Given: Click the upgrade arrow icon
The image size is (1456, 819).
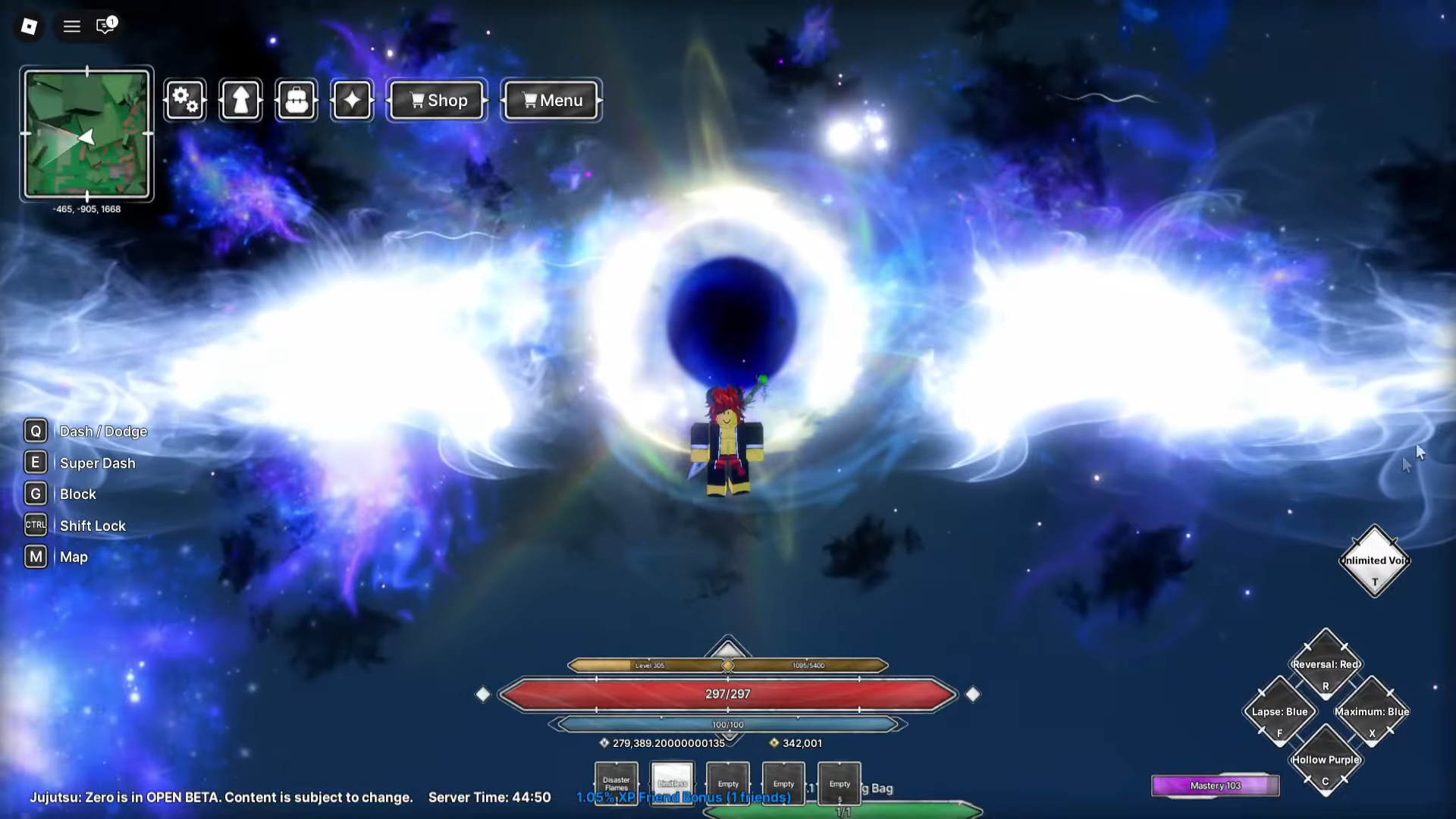Looking at the screenshot, I should click(240, 99).
